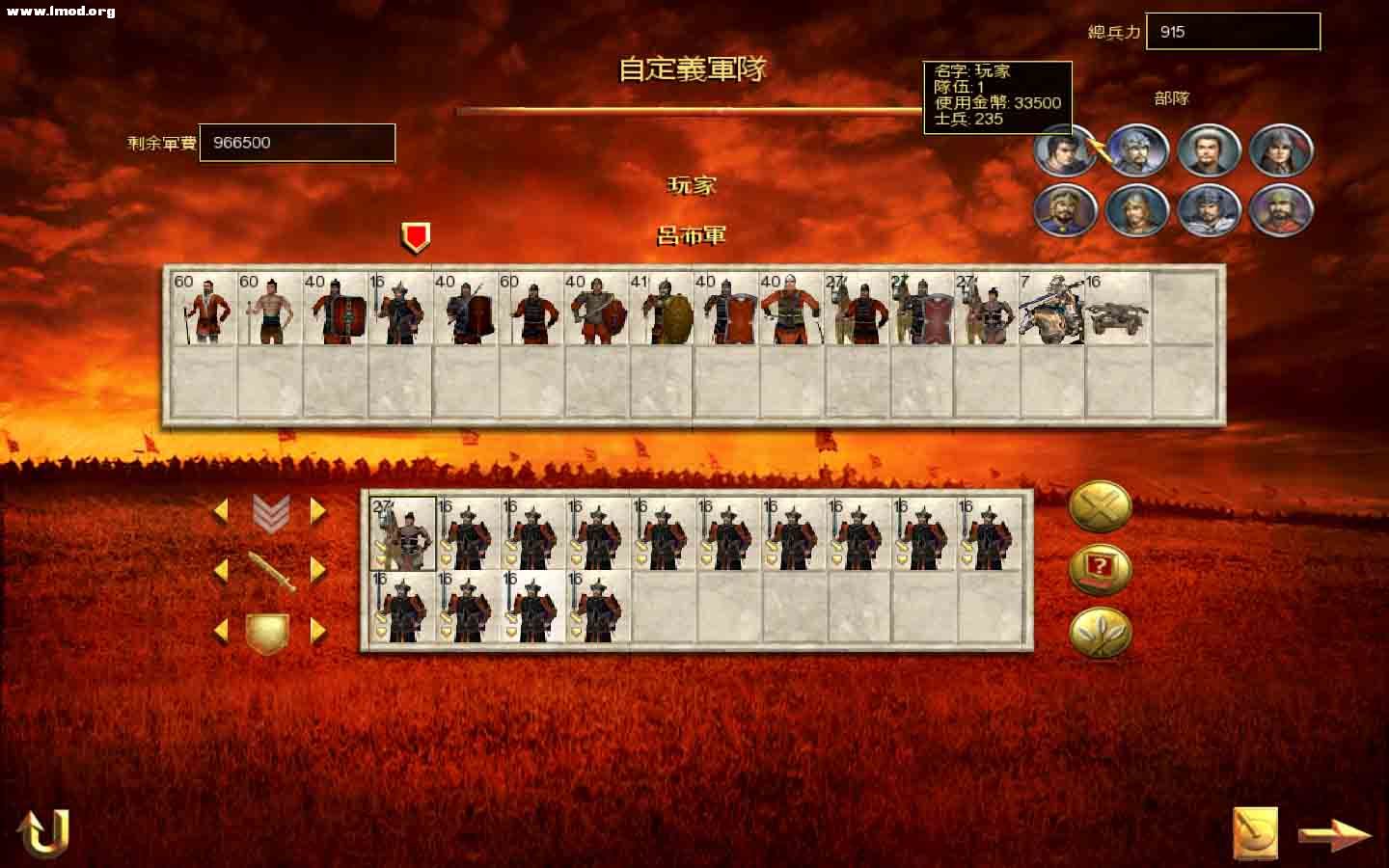This screenshot has width=1389, height=868.
Task: Click the golden leaf season button
Action: tap(1101, 635)
